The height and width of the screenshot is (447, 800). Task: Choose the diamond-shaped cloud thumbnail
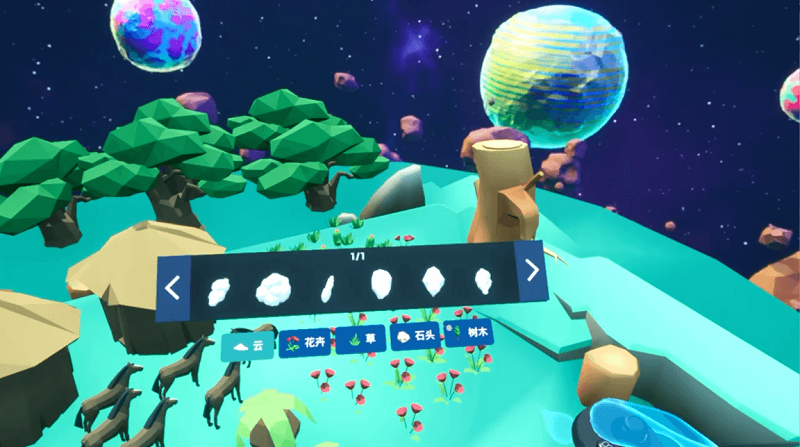[x=432, y=281]
